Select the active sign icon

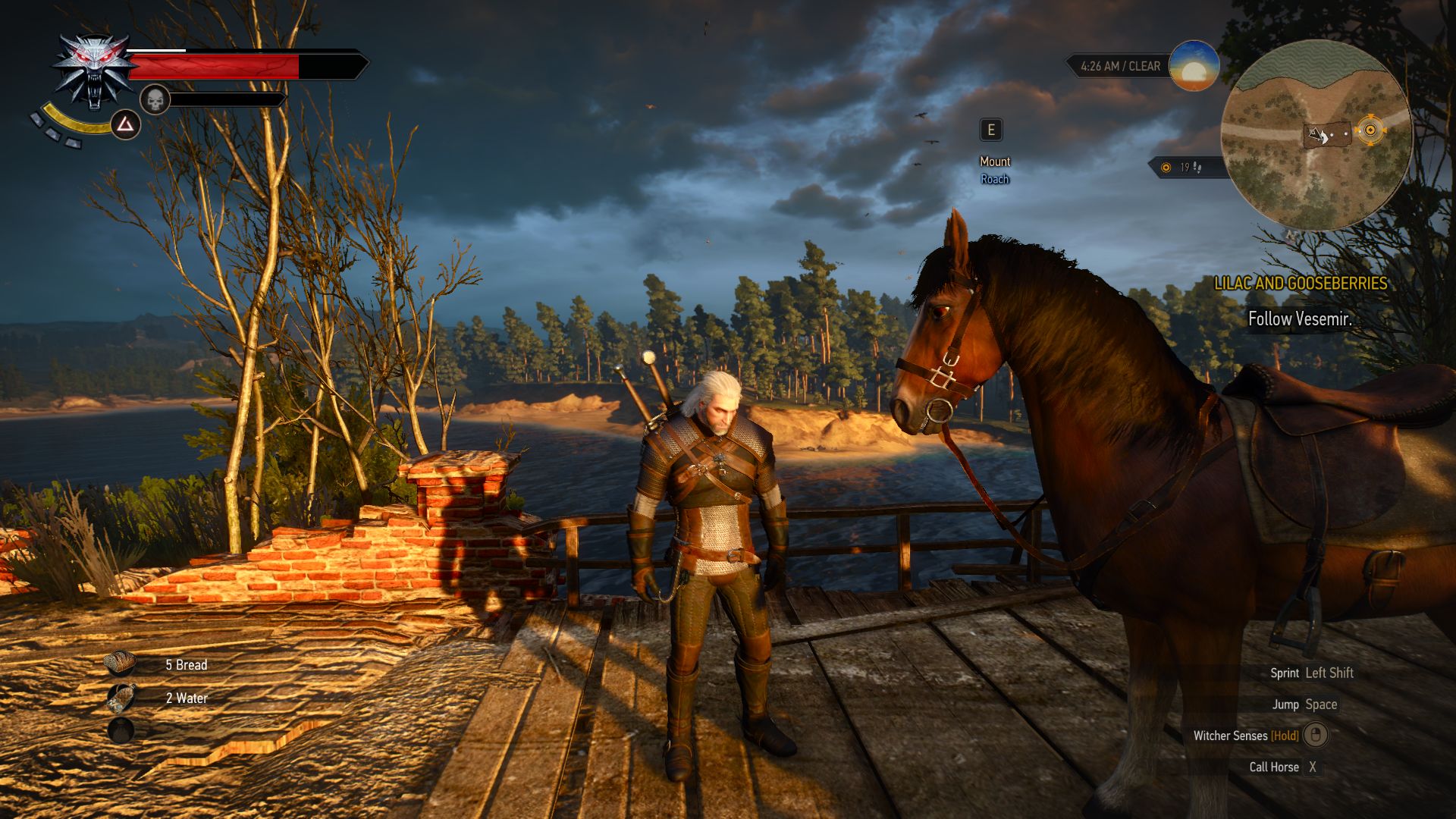125,124
